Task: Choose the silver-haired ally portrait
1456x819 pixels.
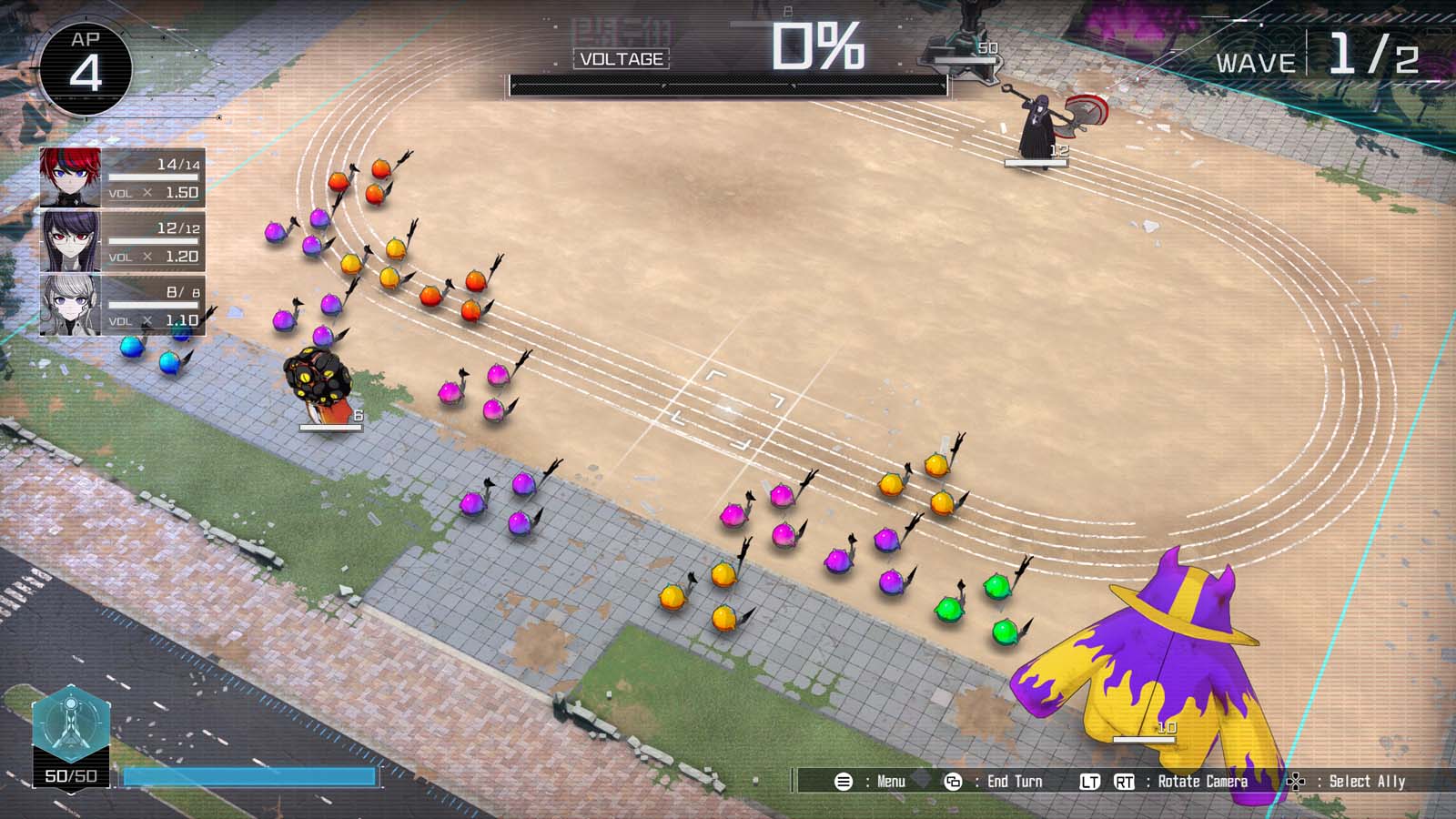Action: 71,305
